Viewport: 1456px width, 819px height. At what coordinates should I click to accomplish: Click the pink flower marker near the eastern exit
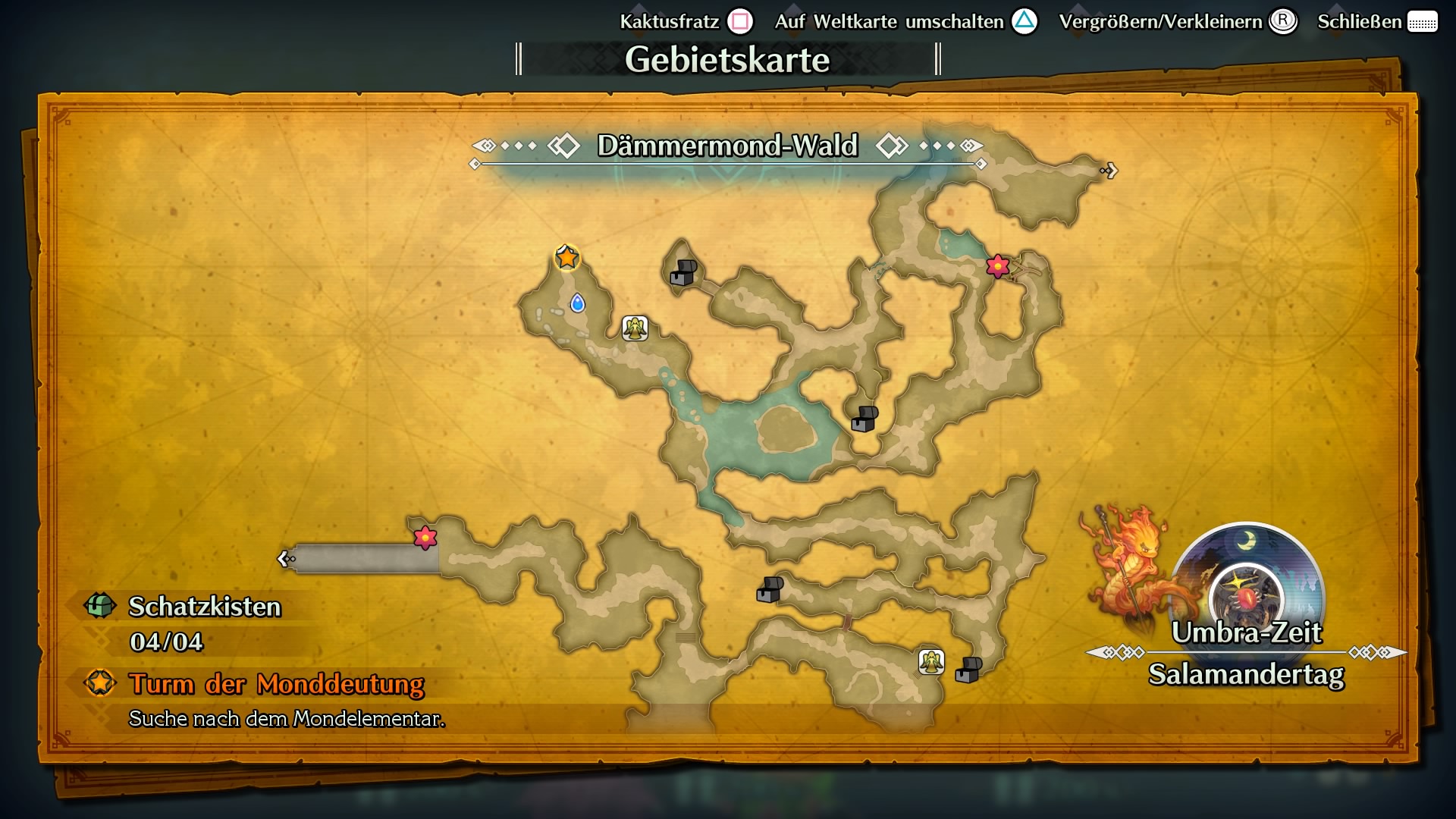click(996, 267)
